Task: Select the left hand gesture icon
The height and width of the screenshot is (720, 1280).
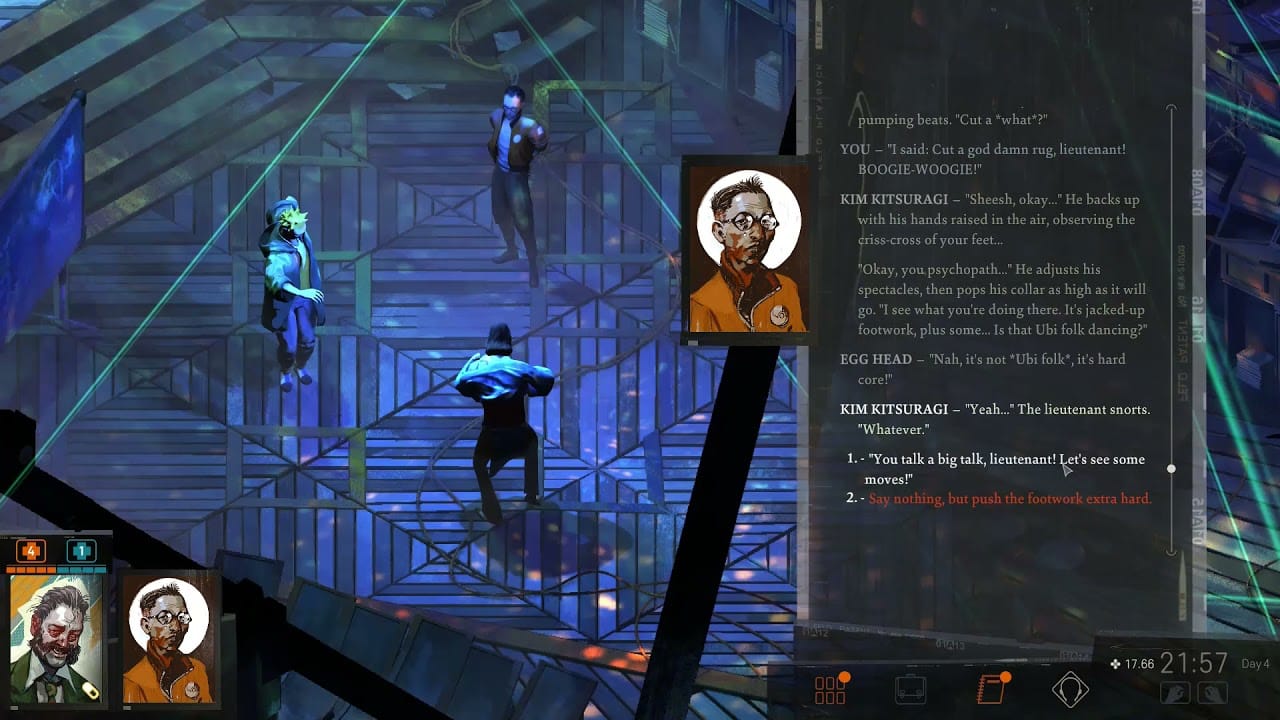Action: 1173,692
